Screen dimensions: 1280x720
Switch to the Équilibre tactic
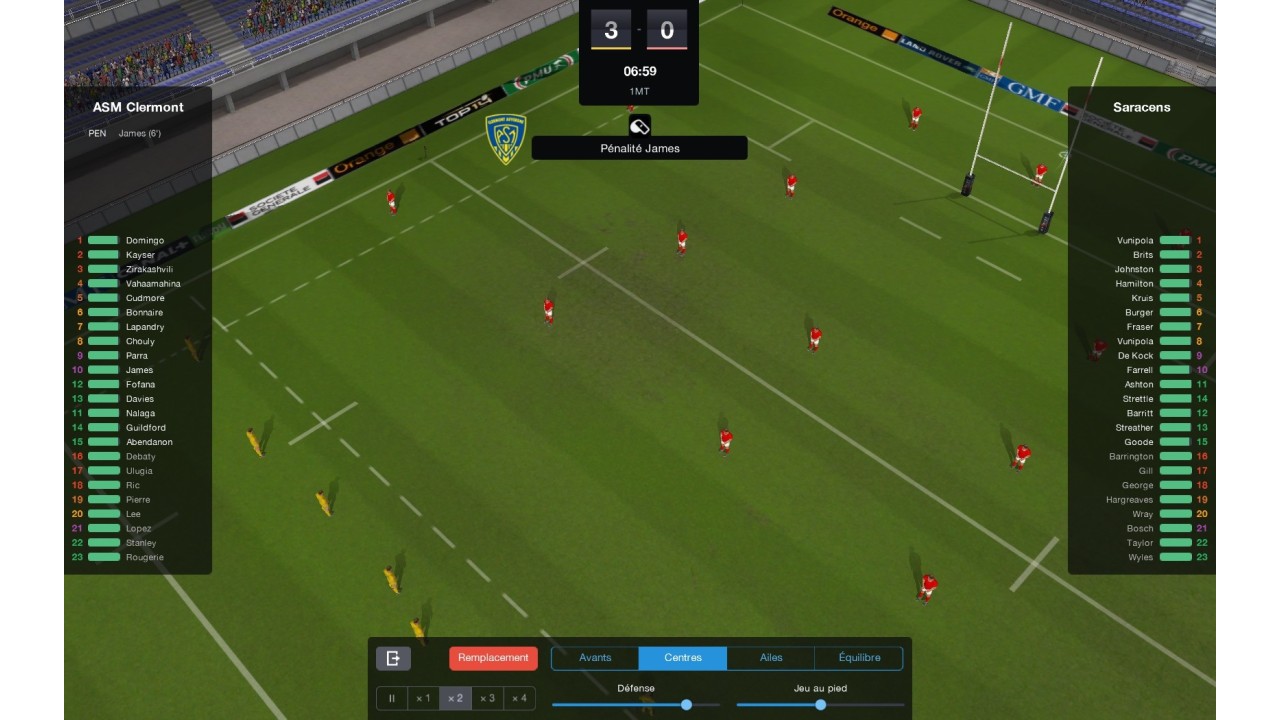859,658
